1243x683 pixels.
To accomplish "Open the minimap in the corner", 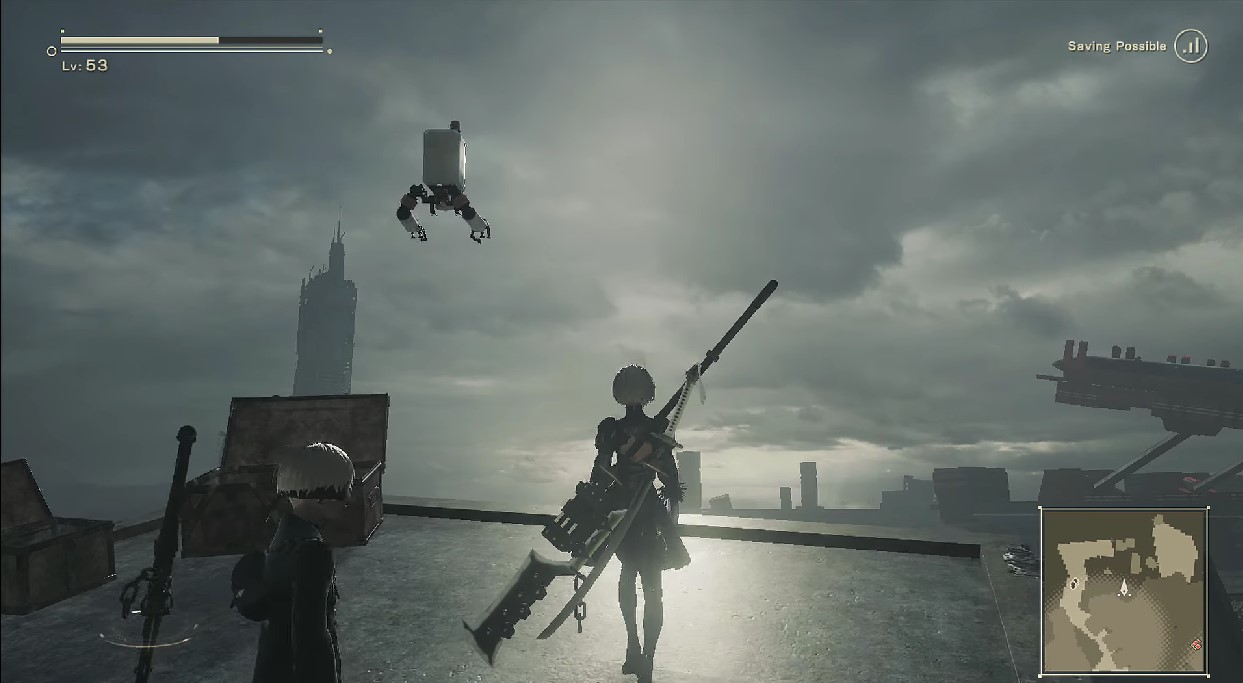I will click(x=1124, y=590).
